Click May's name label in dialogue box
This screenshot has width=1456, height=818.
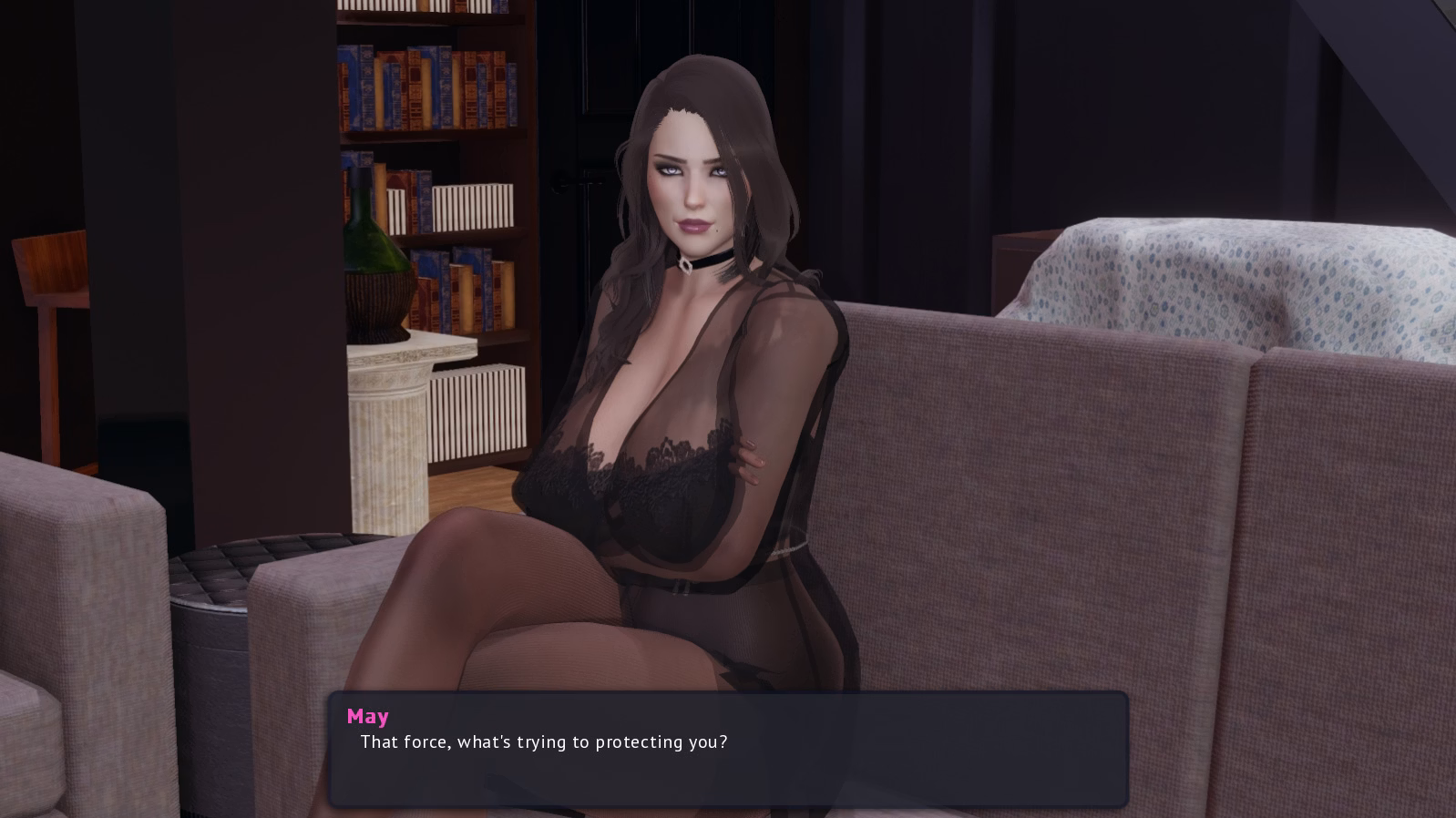[x=368, y=716]
